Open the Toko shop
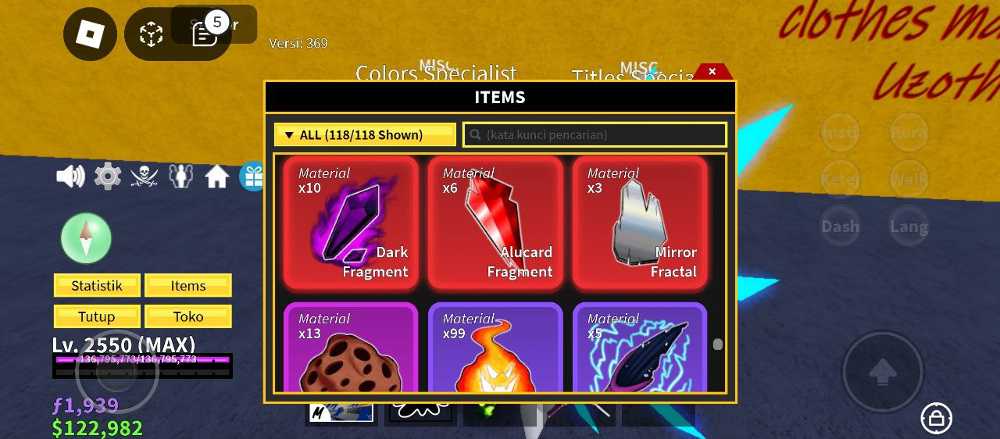Viewport: 1000px width, 439px height. 188,317
